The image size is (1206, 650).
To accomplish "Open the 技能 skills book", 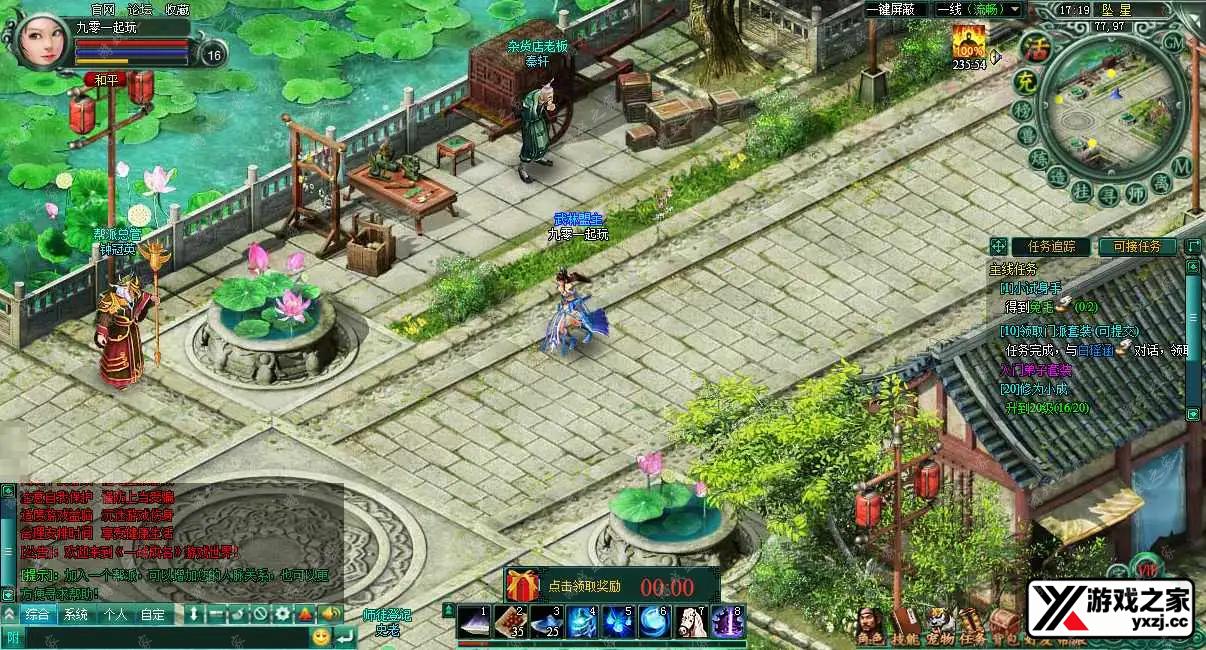I will pyautogui.click(x=905, y=623).
